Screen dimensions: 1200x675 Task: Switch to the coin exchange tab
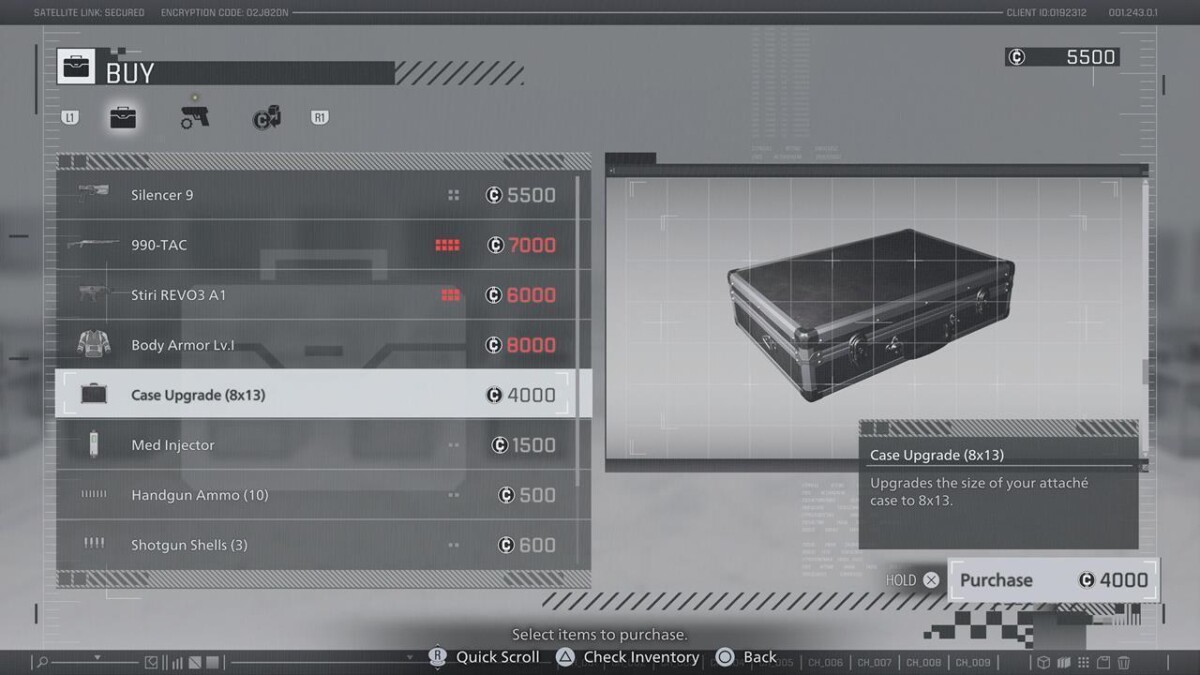click(267, 118)
